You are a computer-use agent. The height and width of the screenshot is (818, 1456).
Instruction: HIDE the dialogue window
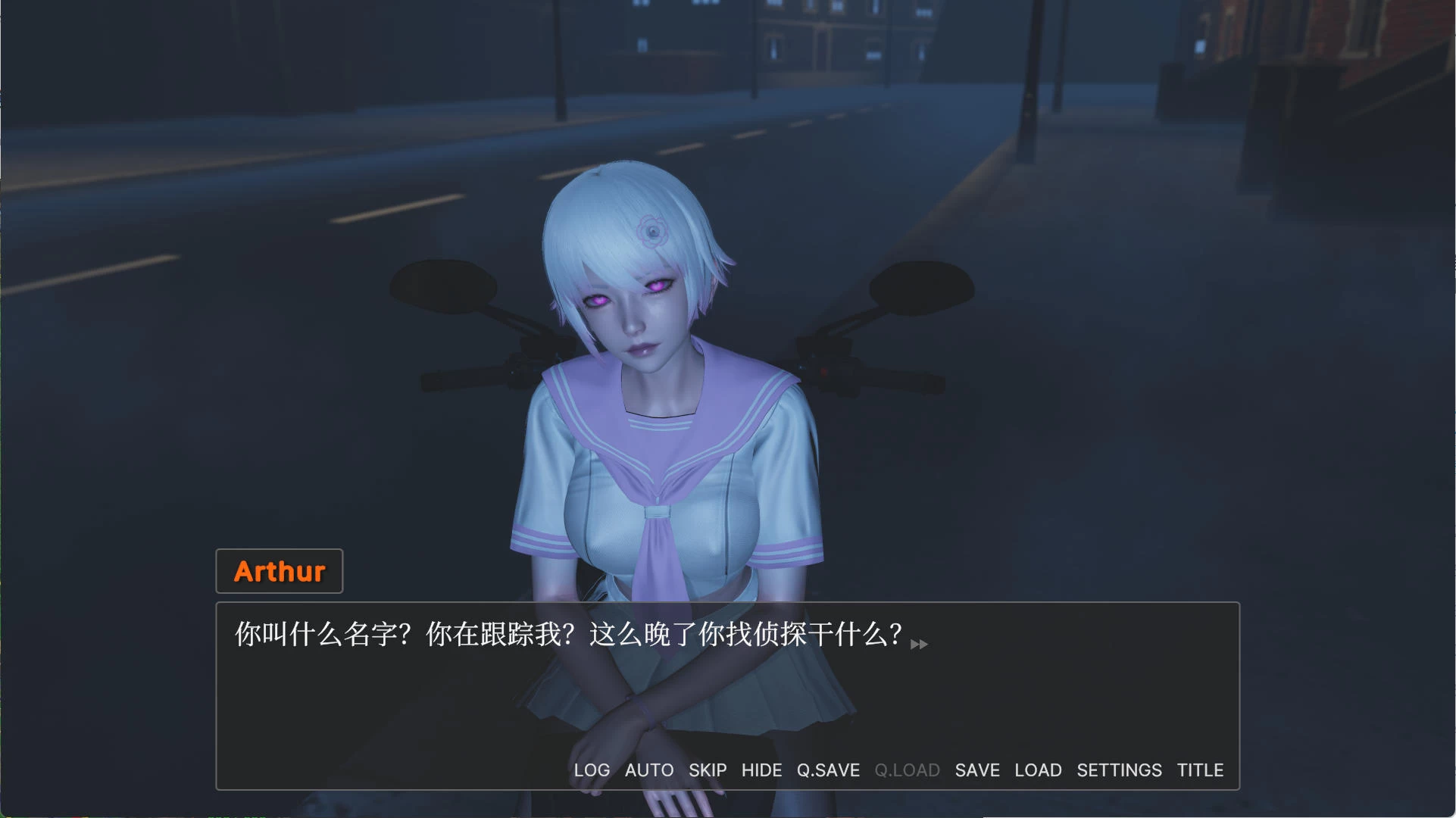[762, 770]
